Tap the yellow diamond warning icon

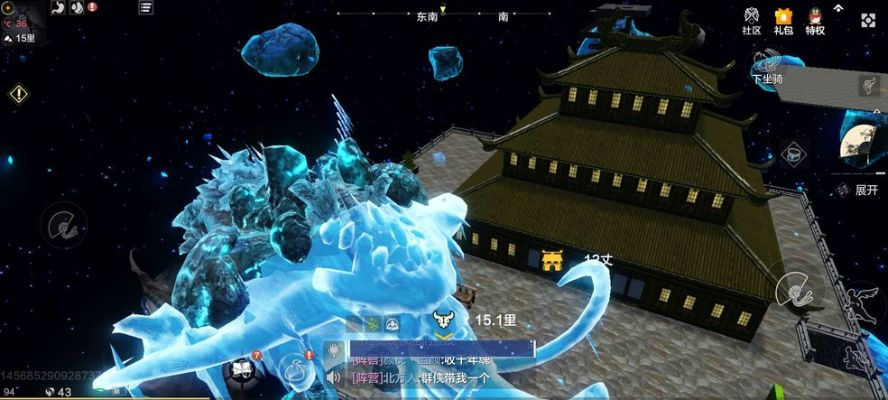pyautogui.click(x=18, y=93)
